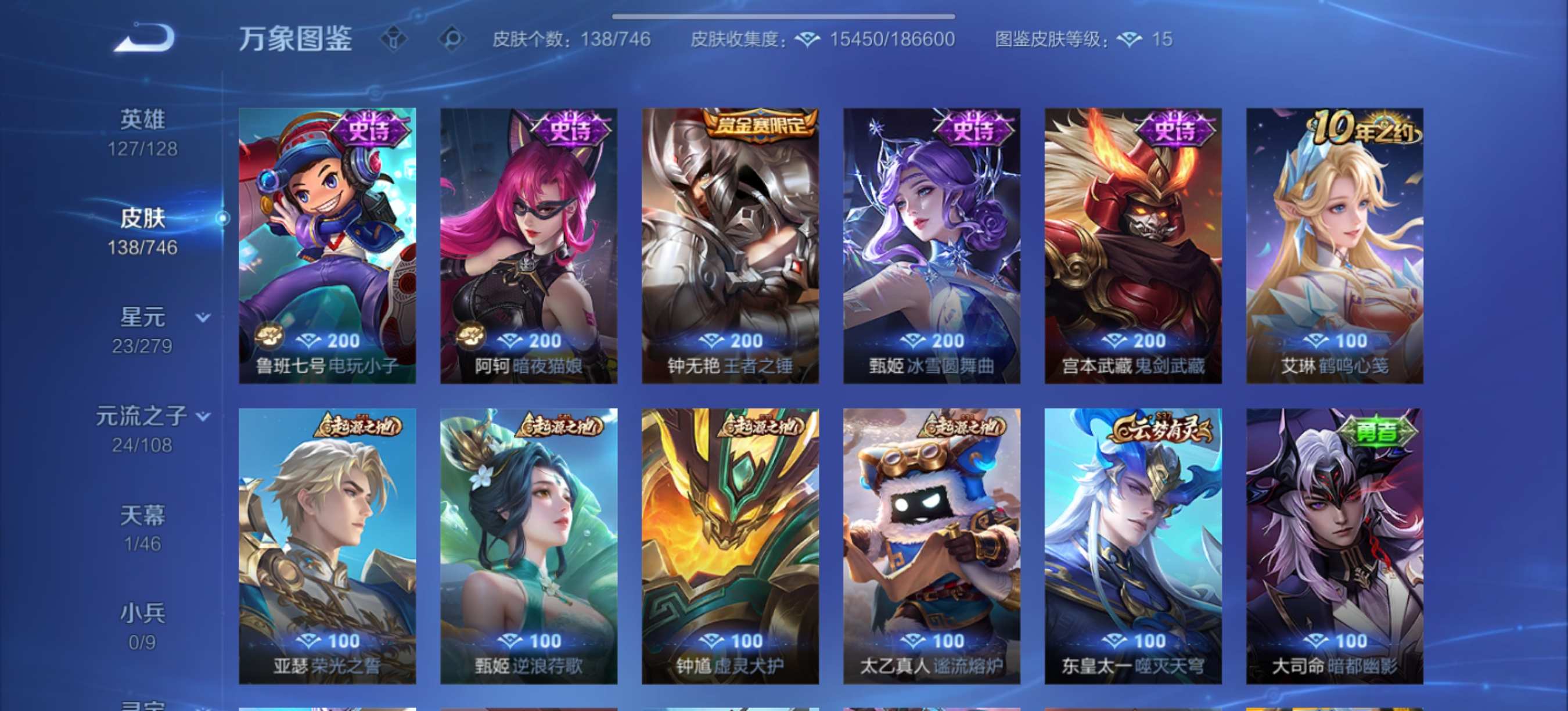
Task: Select the 皮肤 tab in sidebar
Action: (143, 218)
